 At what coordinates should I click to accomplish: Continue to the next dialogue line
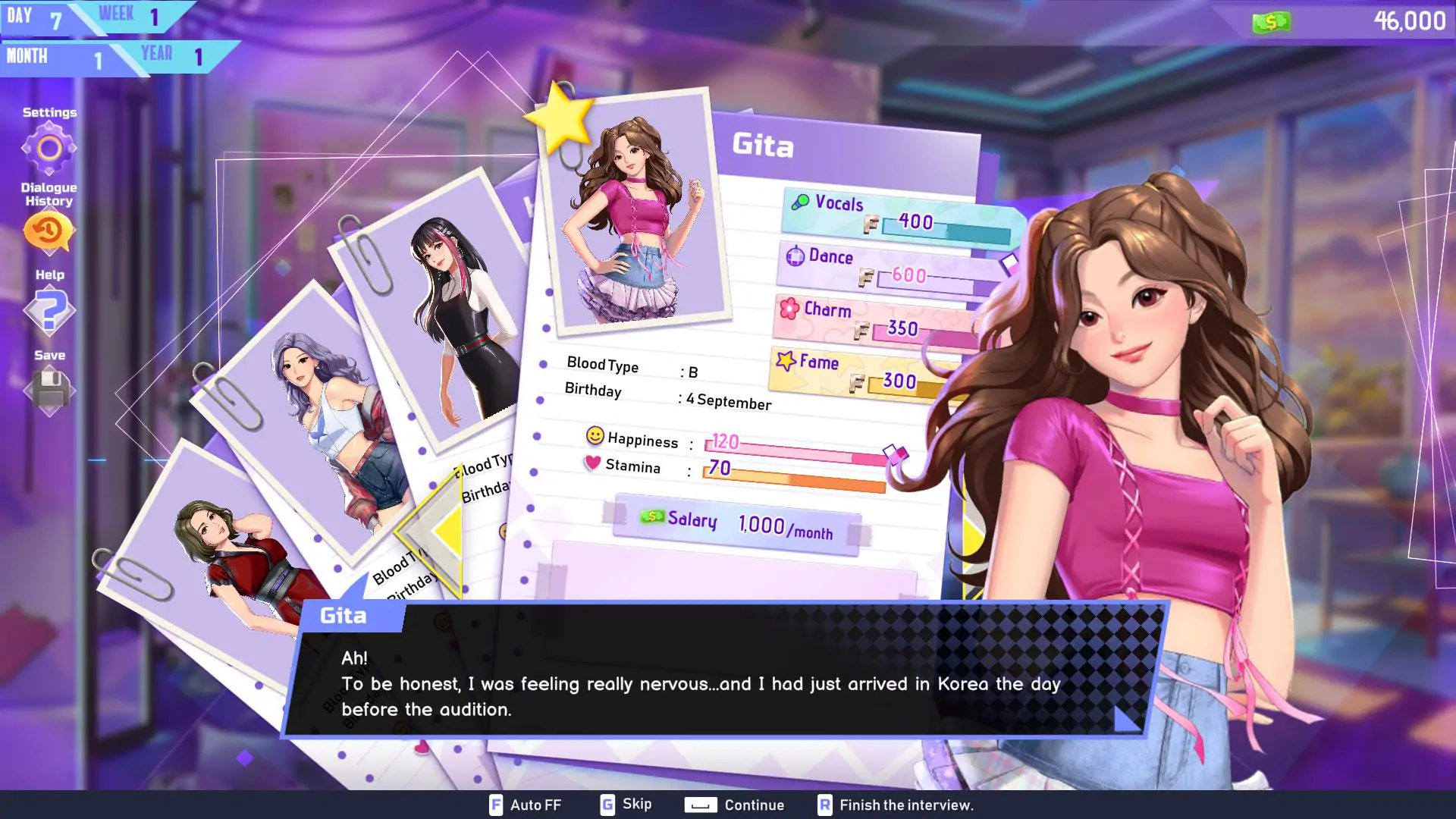(734, 805)
